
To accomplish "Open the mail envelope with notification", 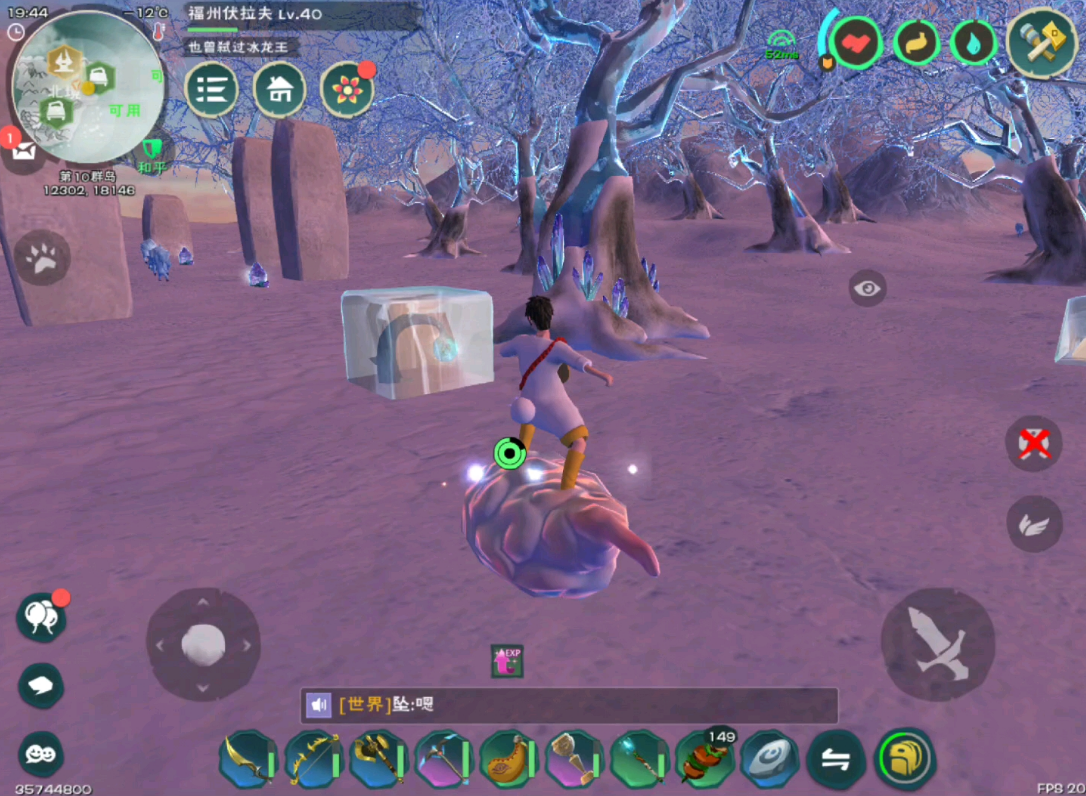I will point(22,151).
